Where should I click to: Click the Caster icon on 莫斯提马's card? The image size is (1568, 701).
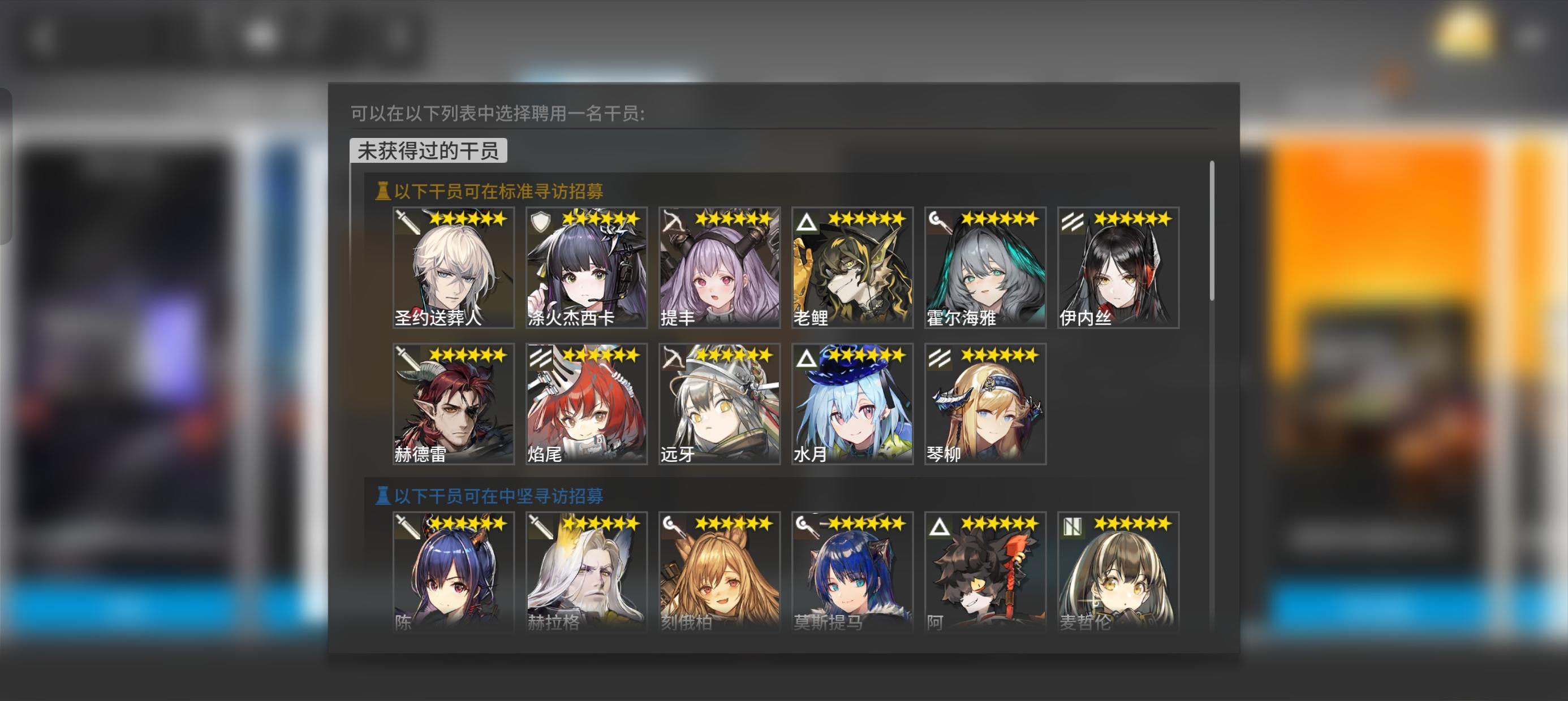click(x=808, y=527)
